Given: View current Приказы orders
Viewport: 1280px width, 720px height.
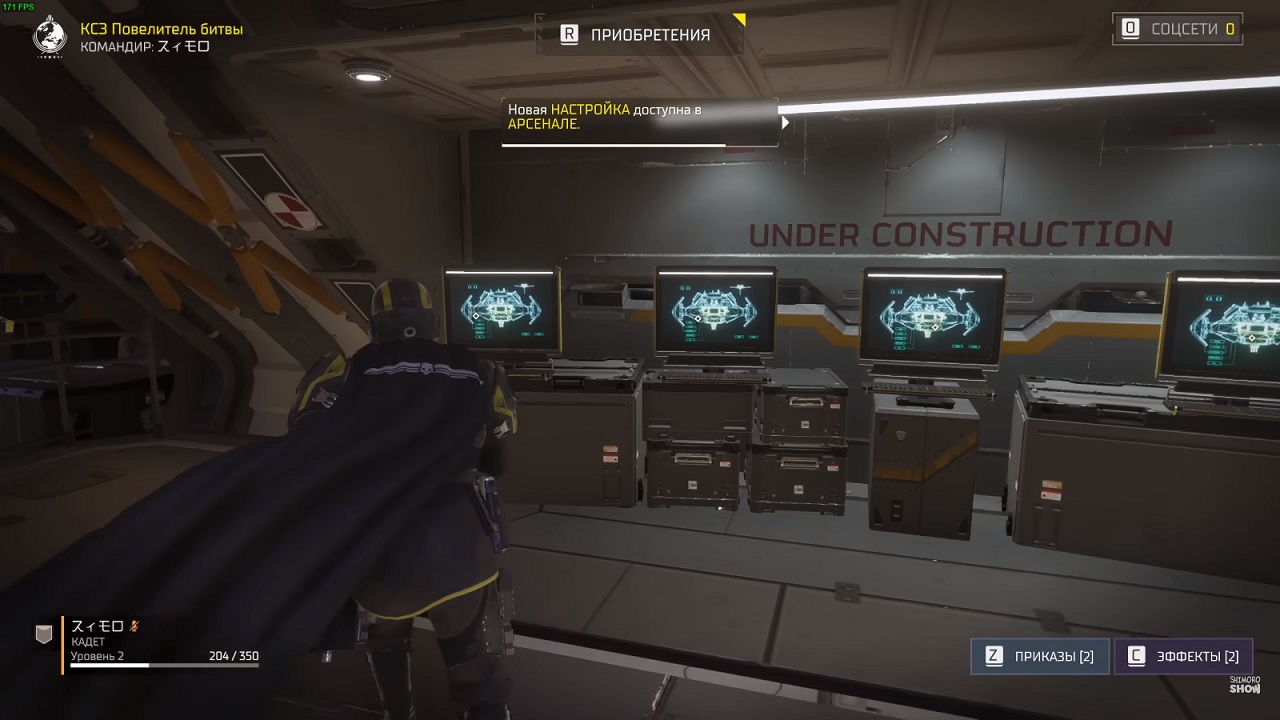Looking at the screenshot, I should (1040, 656).
